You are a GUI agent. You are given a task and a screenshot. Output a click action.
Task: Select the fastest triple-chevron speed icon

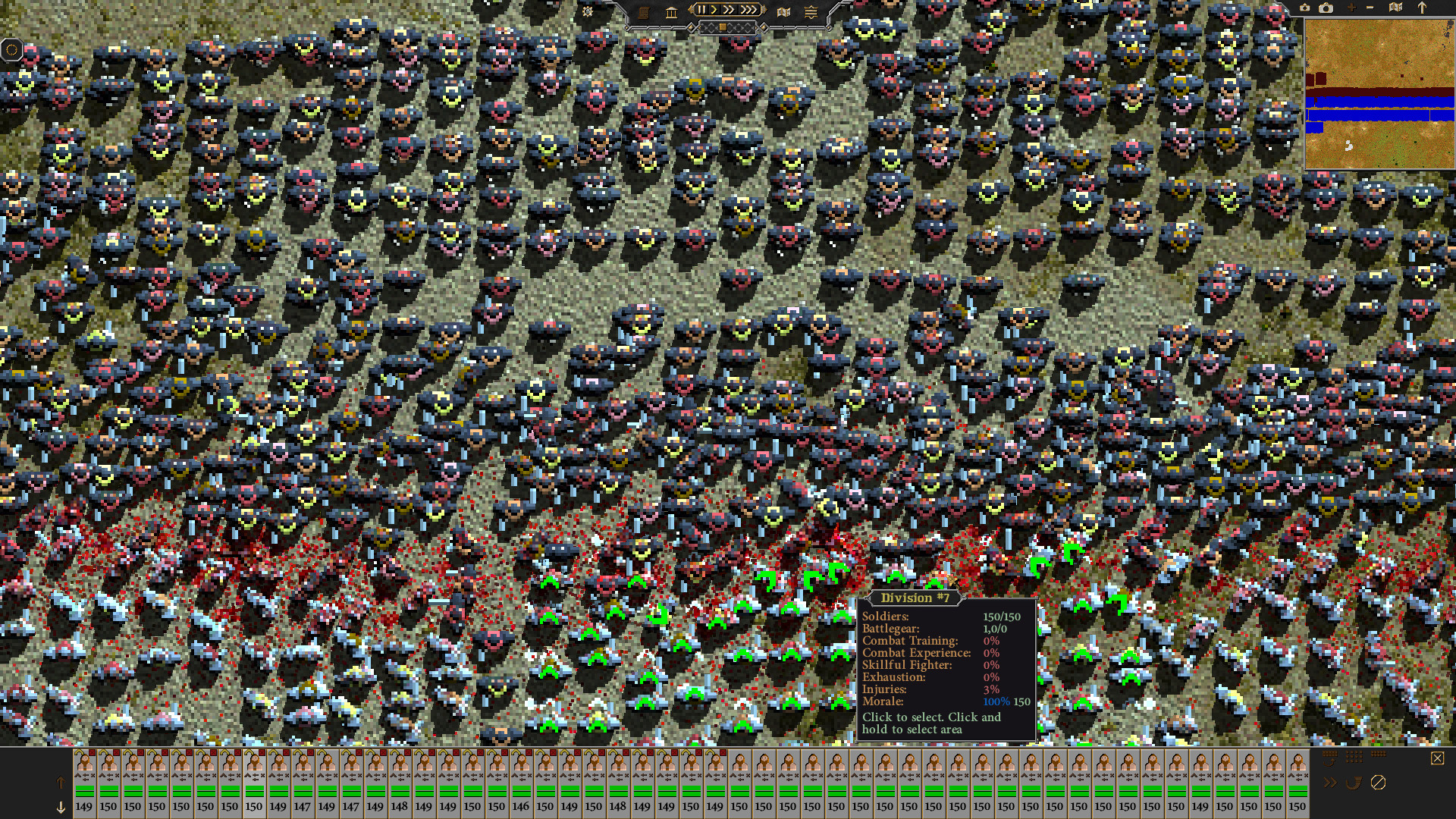click(748, 10)
